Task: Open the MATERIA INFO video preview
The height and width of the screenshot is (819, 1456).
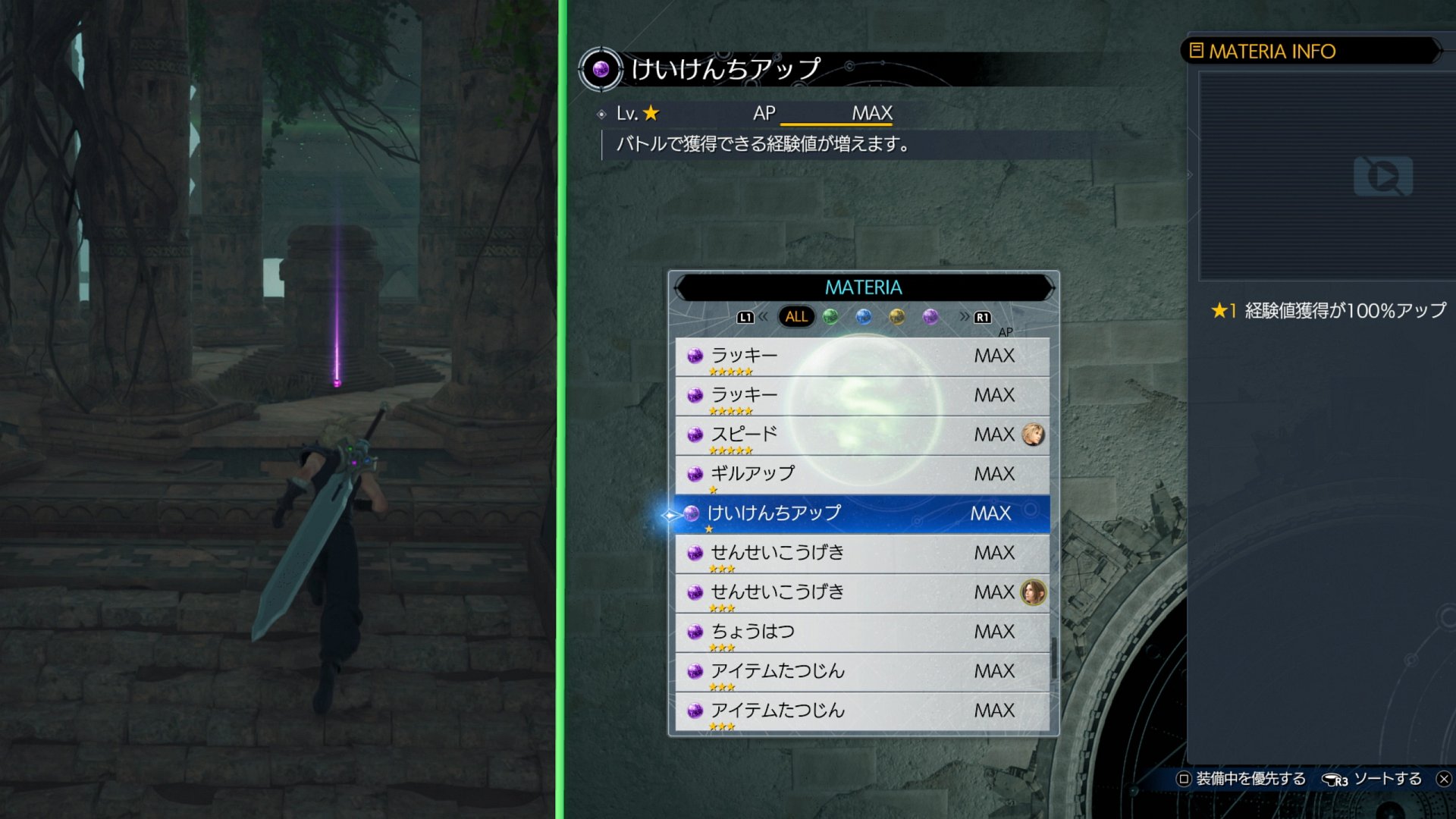Action: 1382,176
